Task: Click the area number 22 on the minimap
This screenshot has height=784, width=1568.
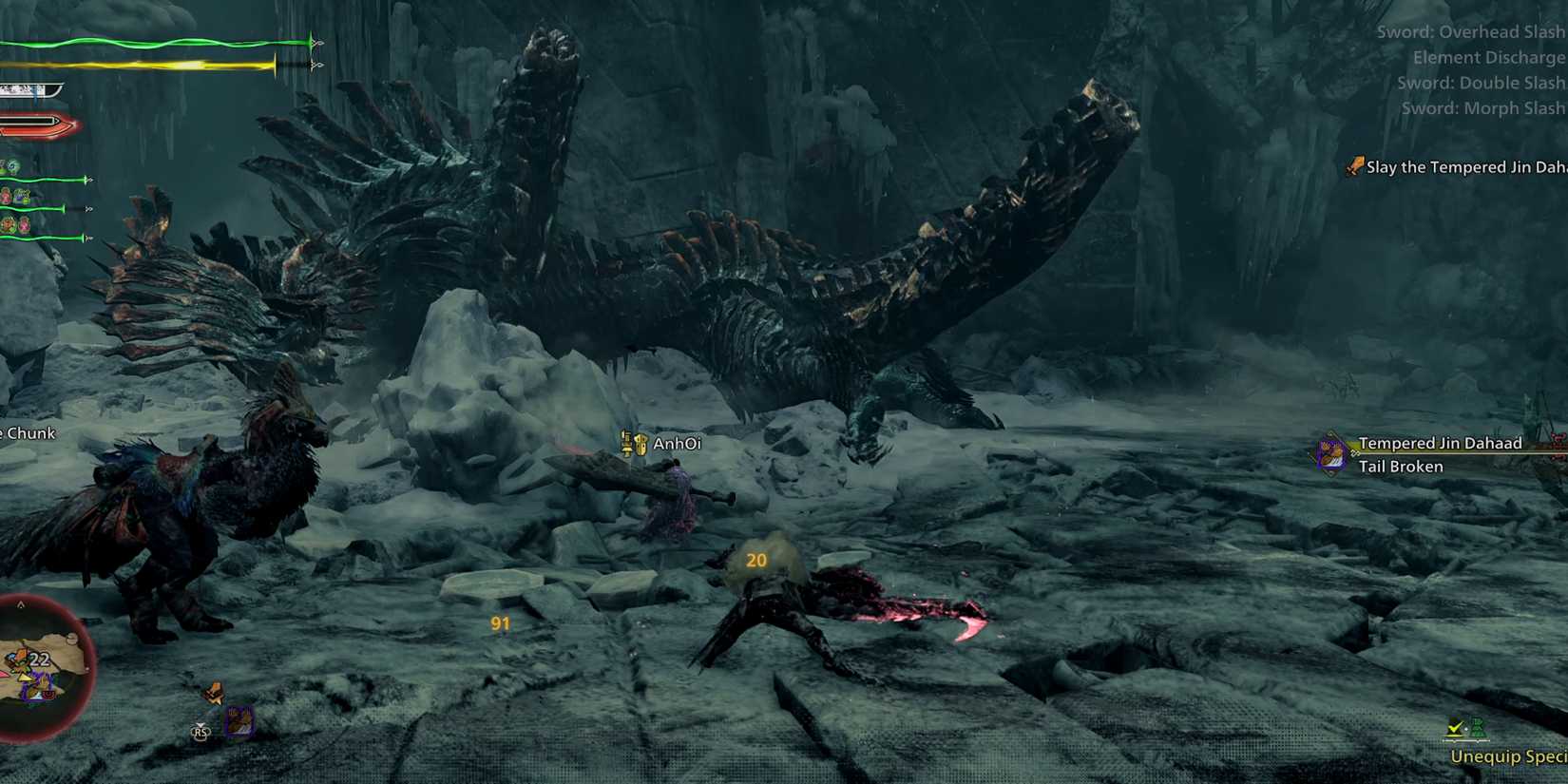Action: coord(39,659)
